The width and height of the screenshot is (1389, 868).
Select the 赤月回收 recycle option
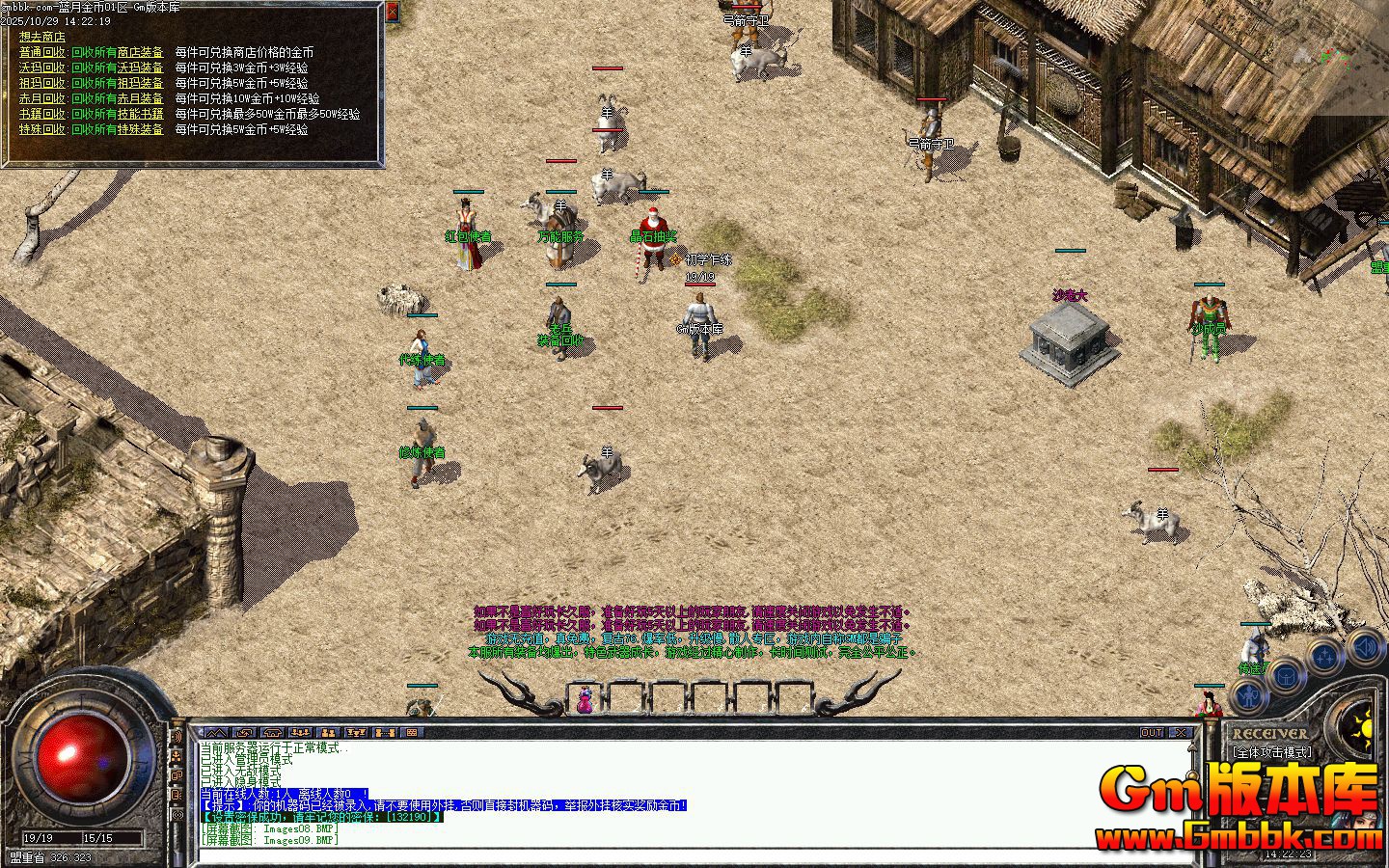42,98
